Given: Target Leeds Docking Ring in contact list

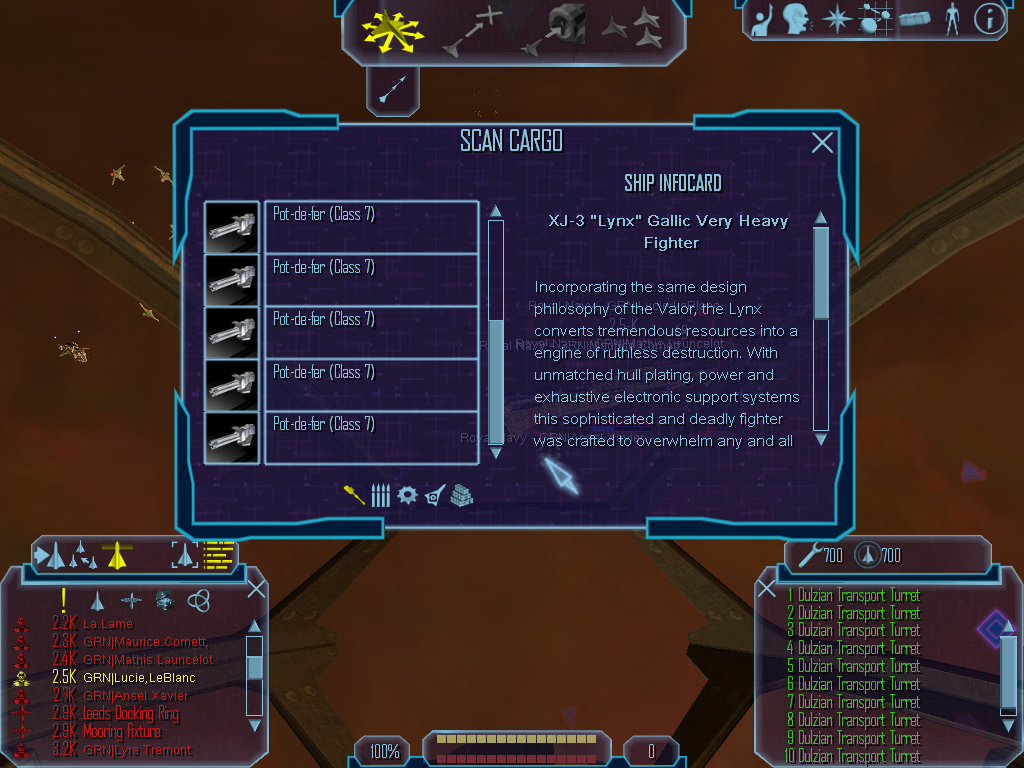Looking at the screenshot, I should (132, 714).
